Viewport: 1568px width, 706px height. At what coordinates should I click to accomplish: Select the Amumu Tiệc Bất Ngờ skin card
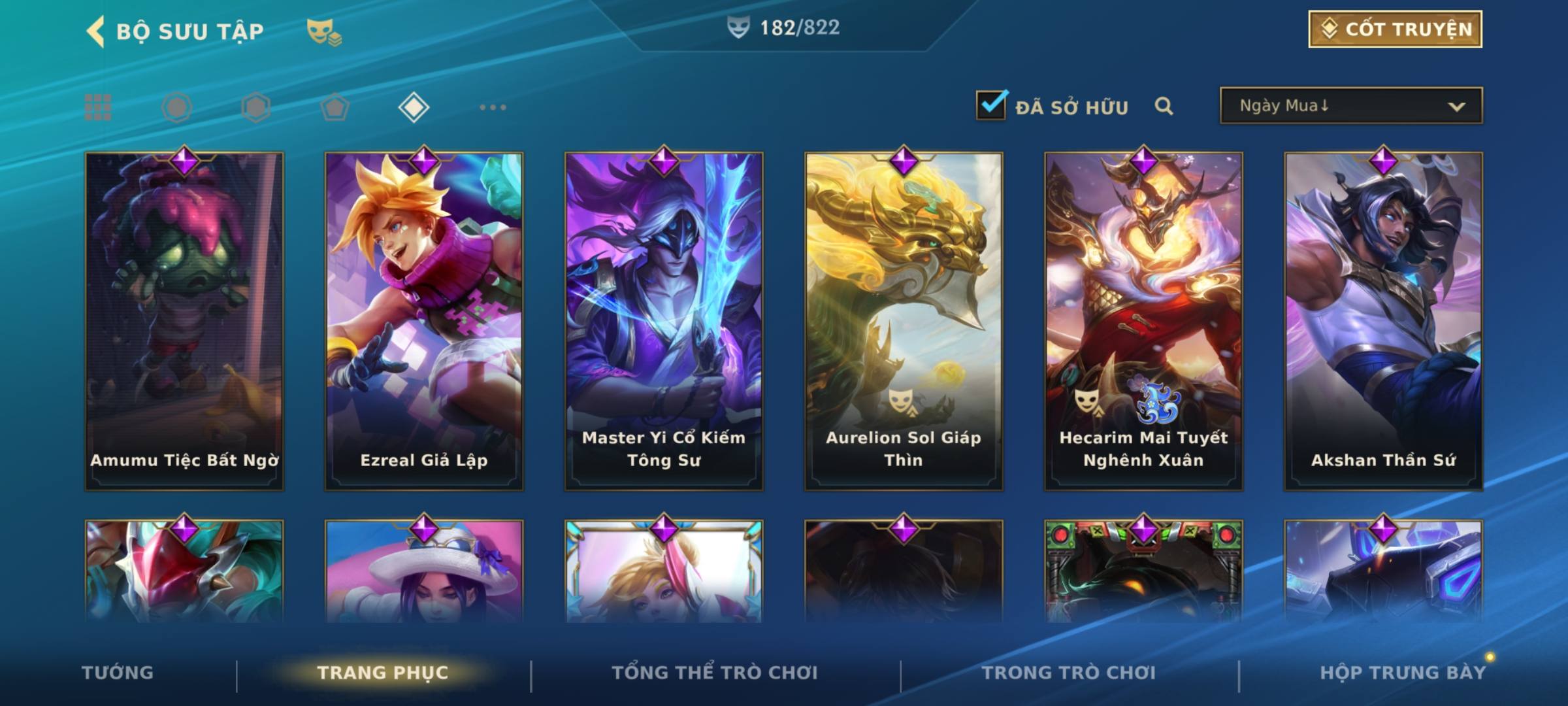click(x=184, y=320)
